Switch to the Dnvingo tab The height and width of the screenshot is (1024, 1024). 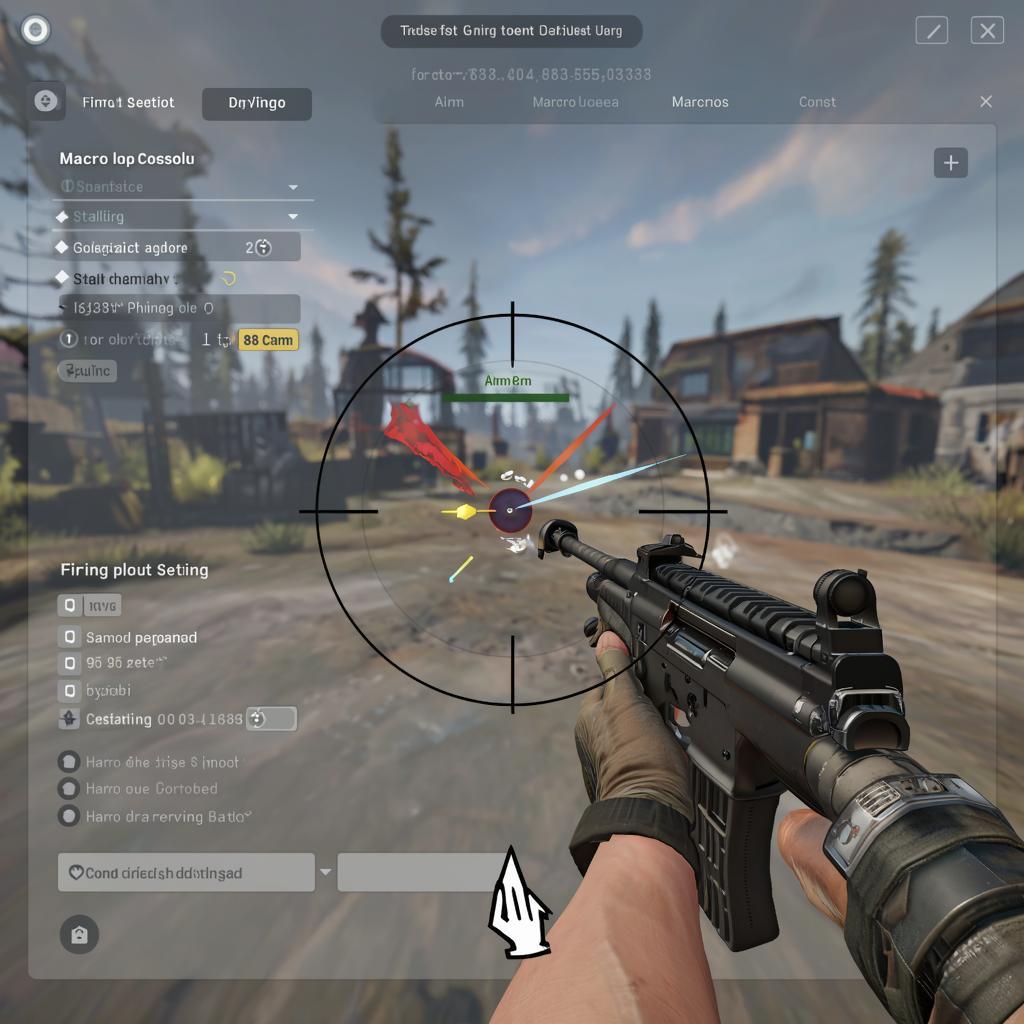point(256,103)
